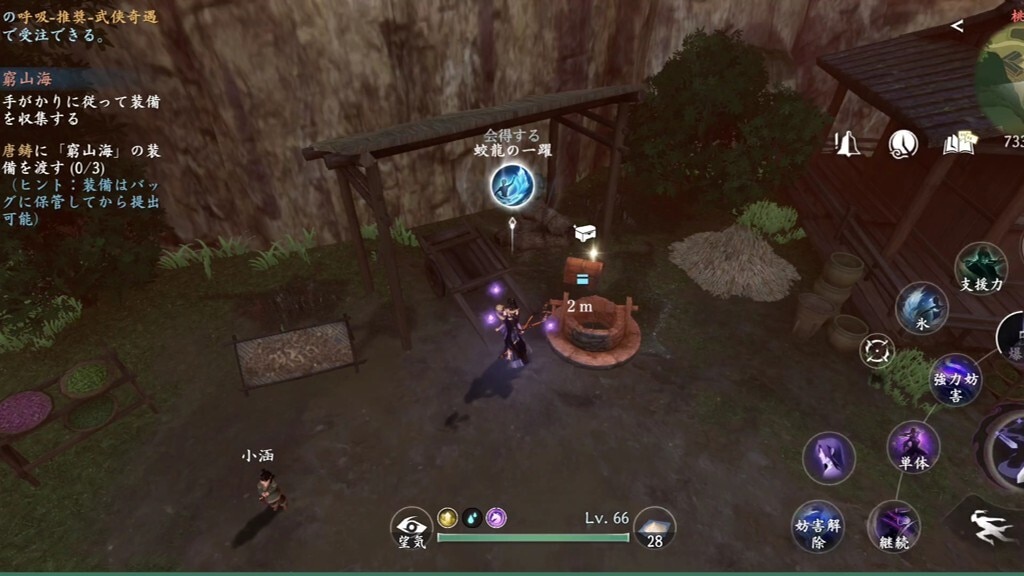
Task: Activate the 単体 skill
Action: tap(913, 447)
